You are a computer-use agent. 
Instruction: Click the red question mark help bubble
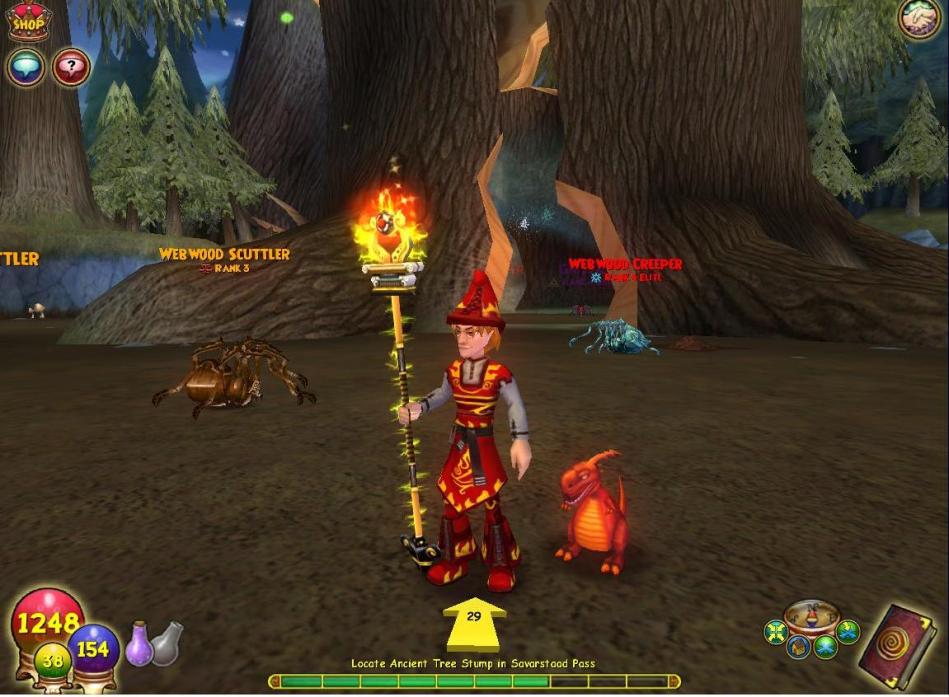tap(71, 68)
